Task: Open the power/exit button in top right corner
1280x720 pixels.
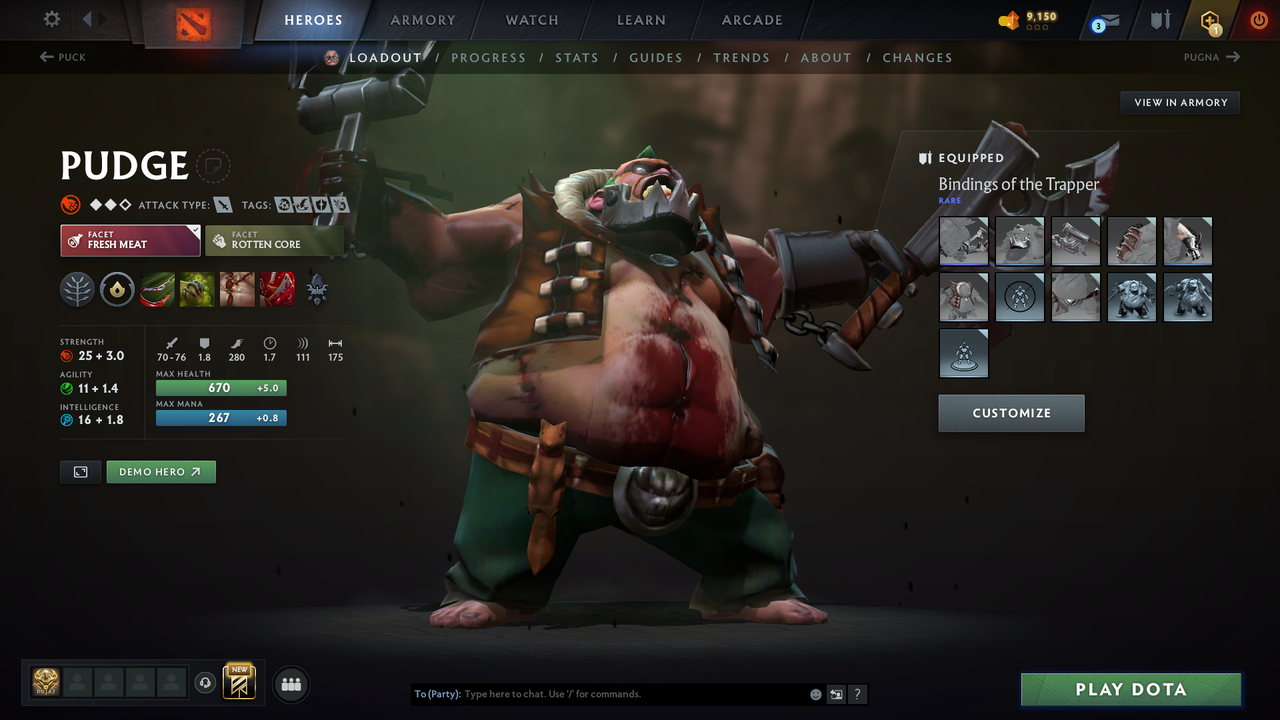Action: [x=1258, y=20]
